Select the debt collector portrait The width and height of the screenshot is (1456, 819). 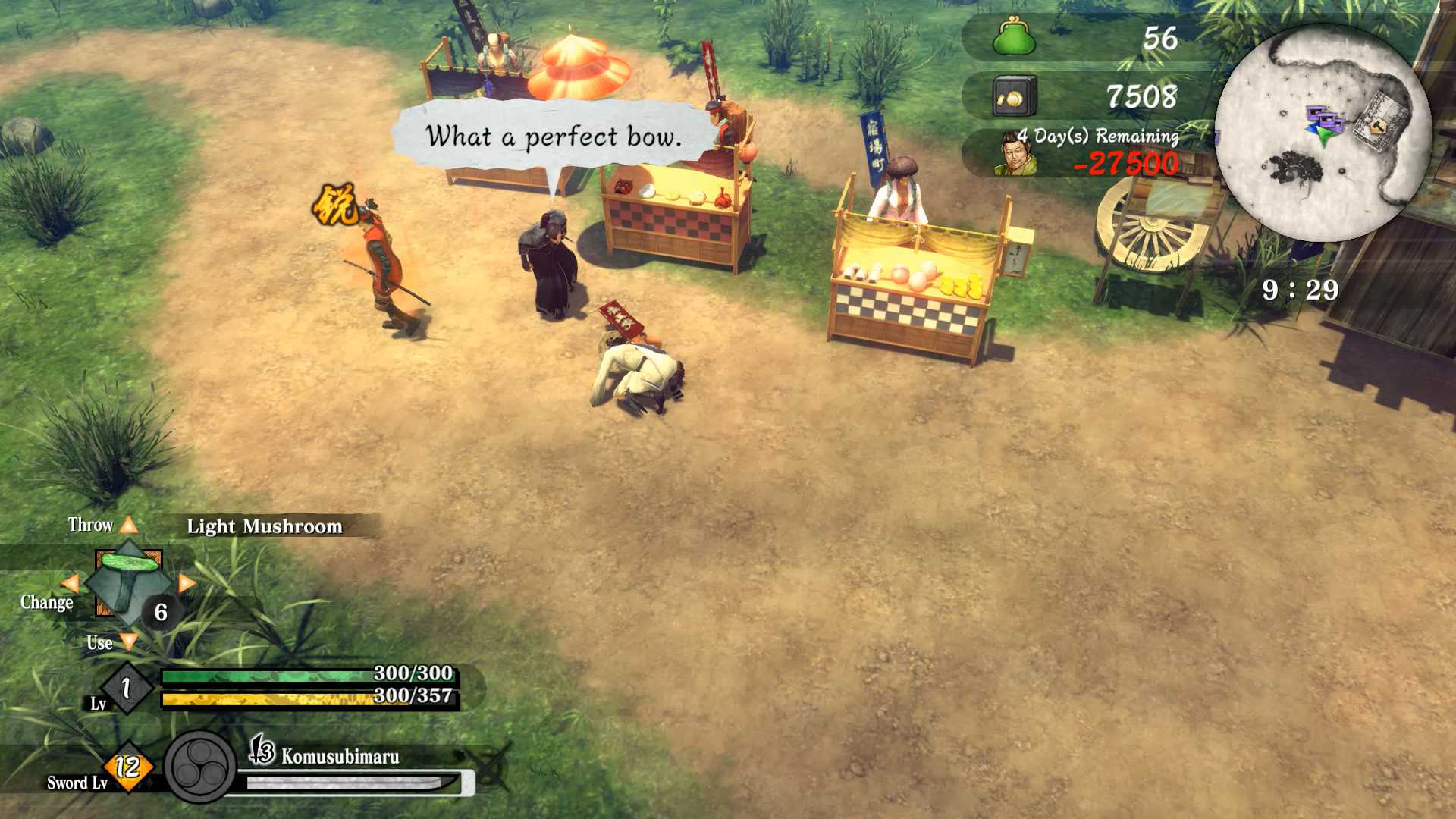coord(1015,154)
